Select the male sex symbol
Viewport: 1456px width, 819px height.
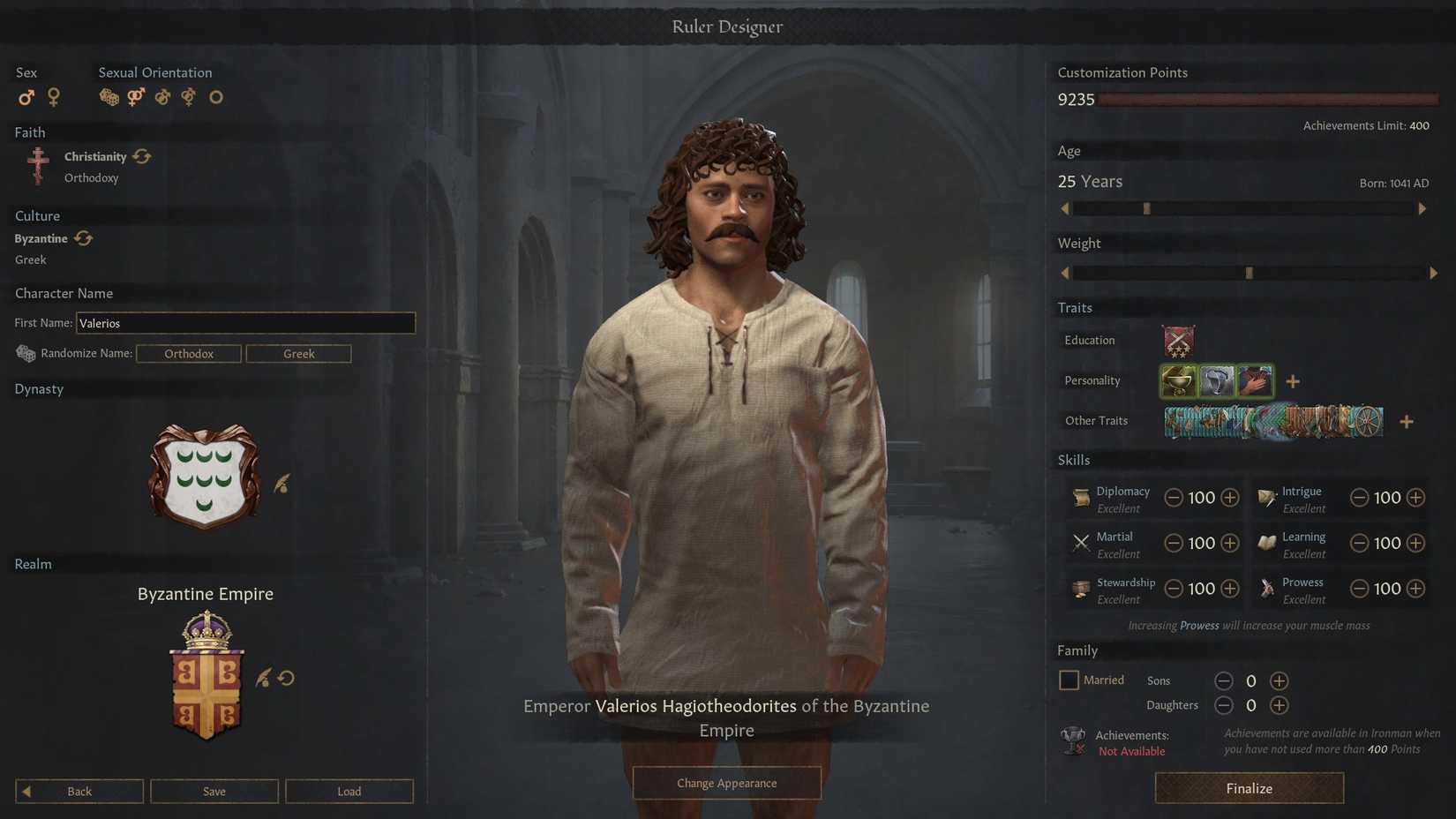25,97
